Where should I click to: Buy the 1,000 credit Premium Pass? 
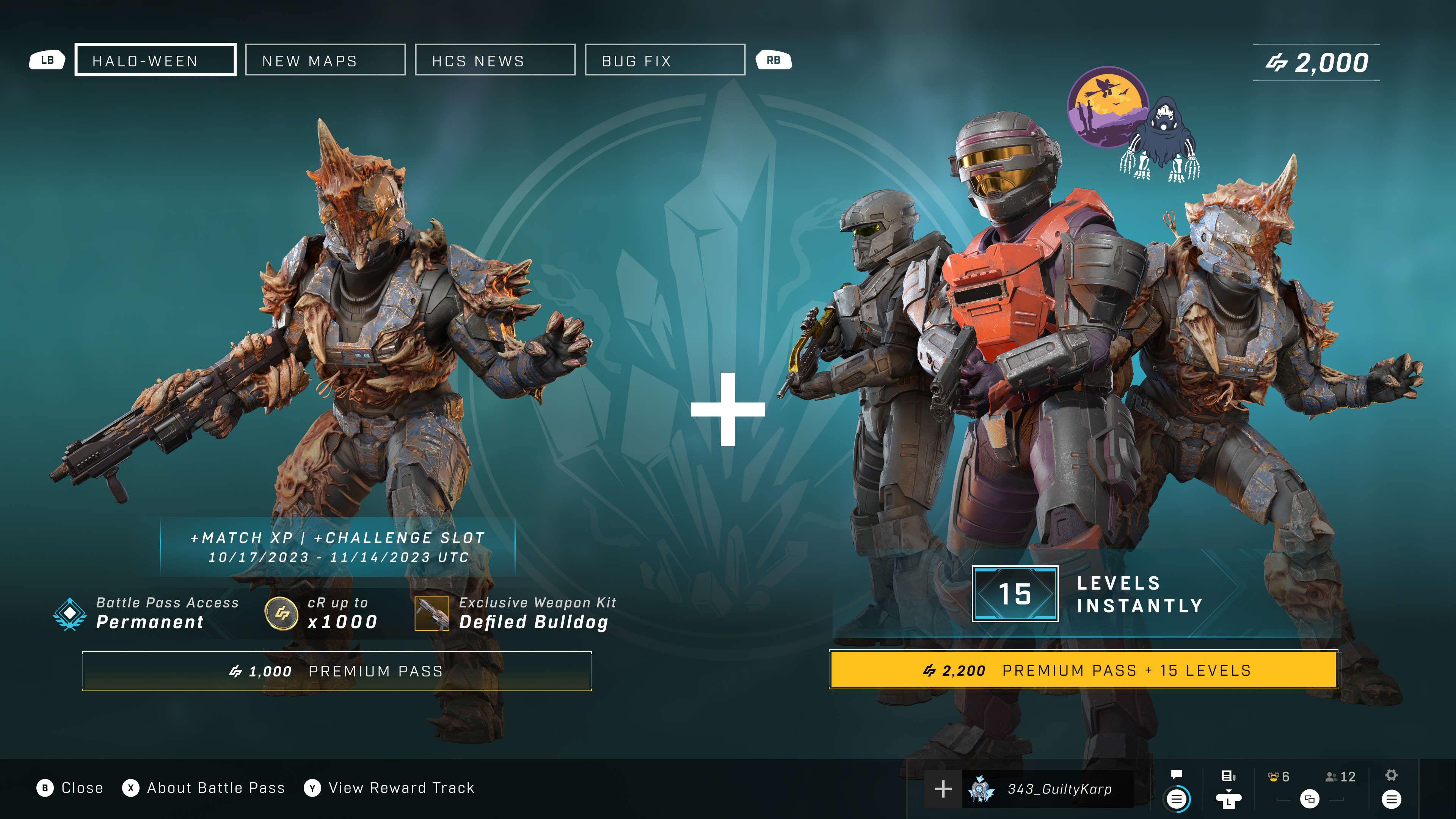[x=337, y=671]
